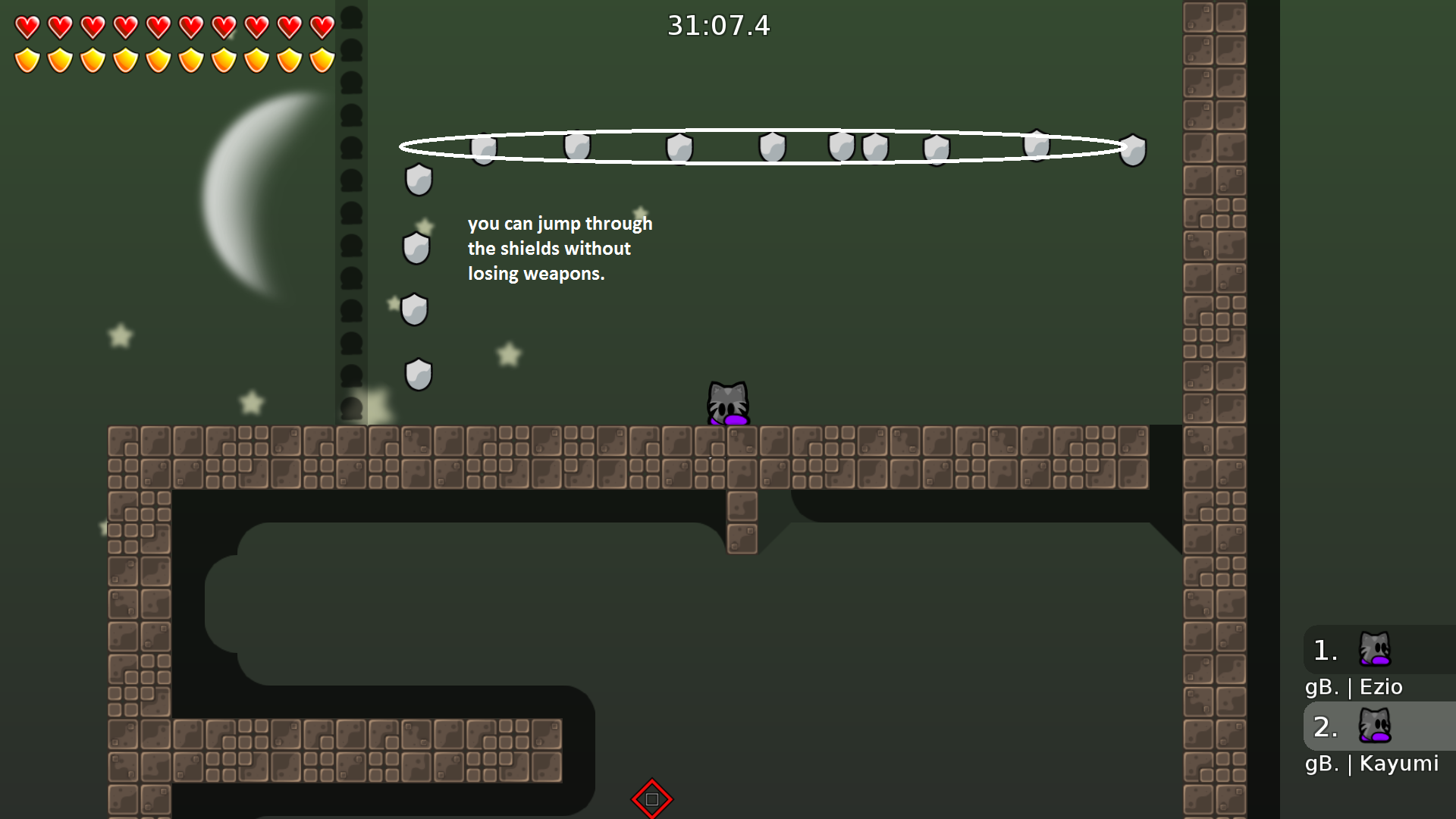This screenshot has width=1456, height=819.
Task: Select the gB. | Kayumi name entry
Action: click(1371, 764)
